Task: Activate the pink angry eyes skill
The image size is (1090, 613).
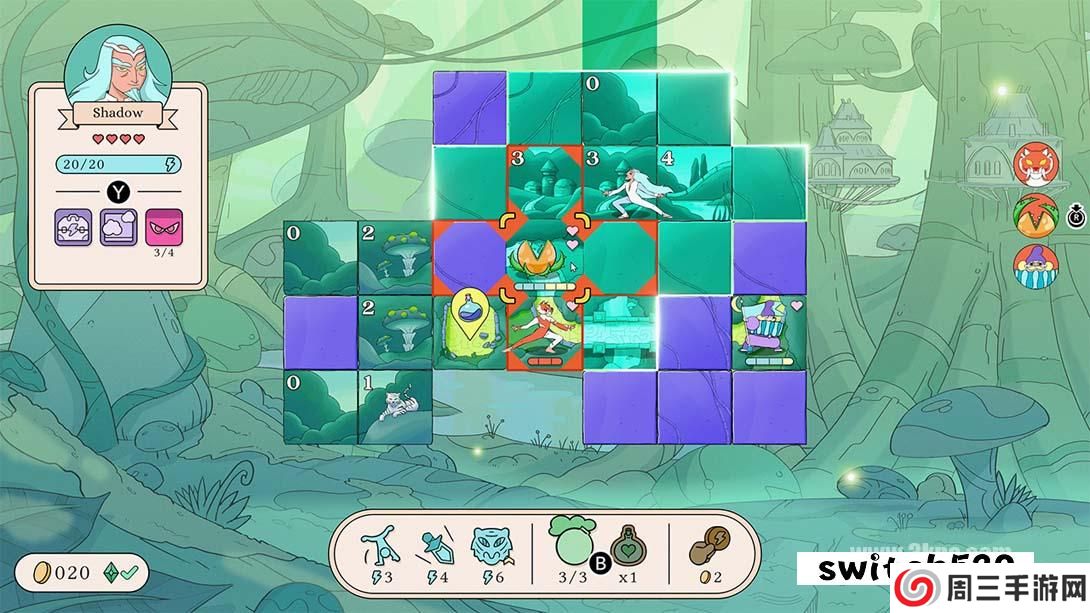Action: coord(163,227)
